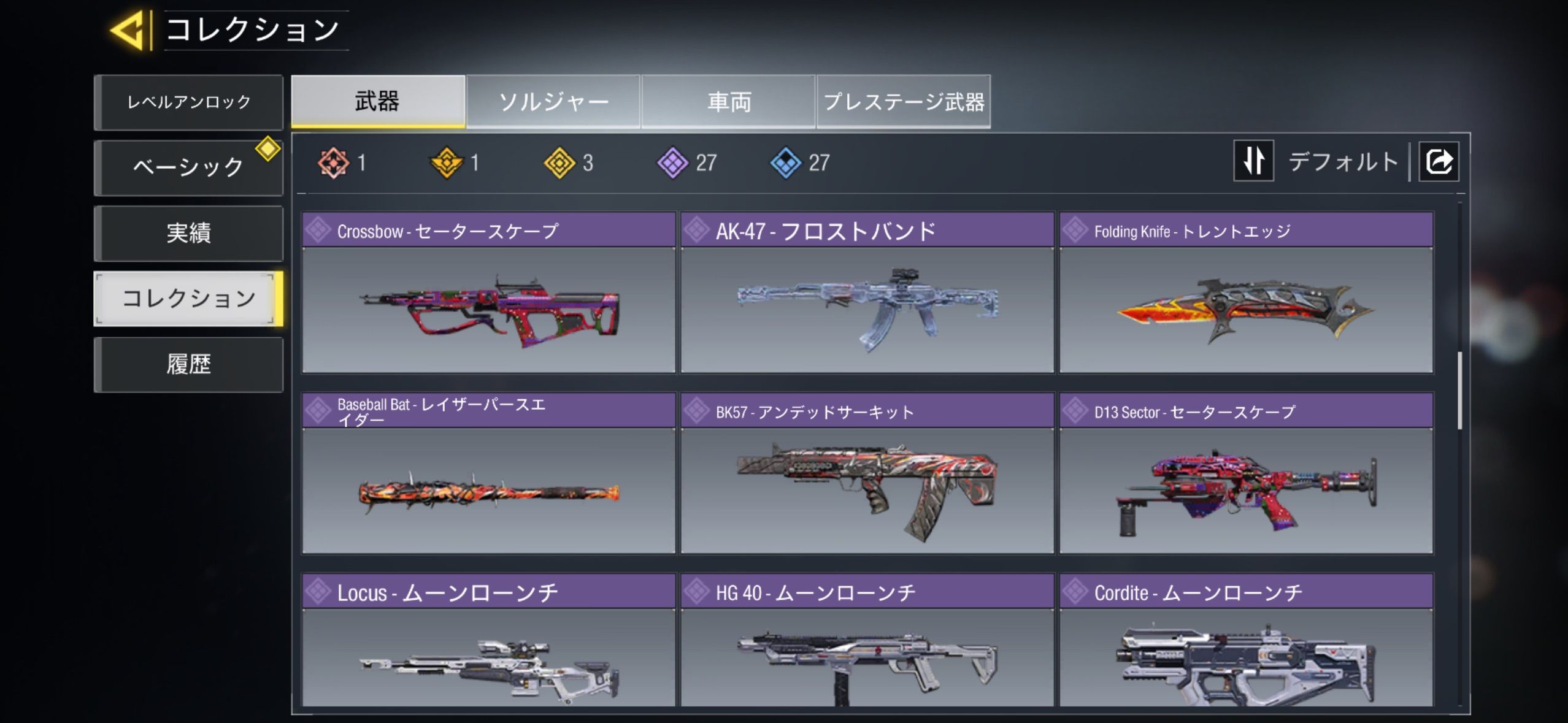1568x723 pixels.
Task: Filter by the purple epic rarity icon
Action: [673, 163]
